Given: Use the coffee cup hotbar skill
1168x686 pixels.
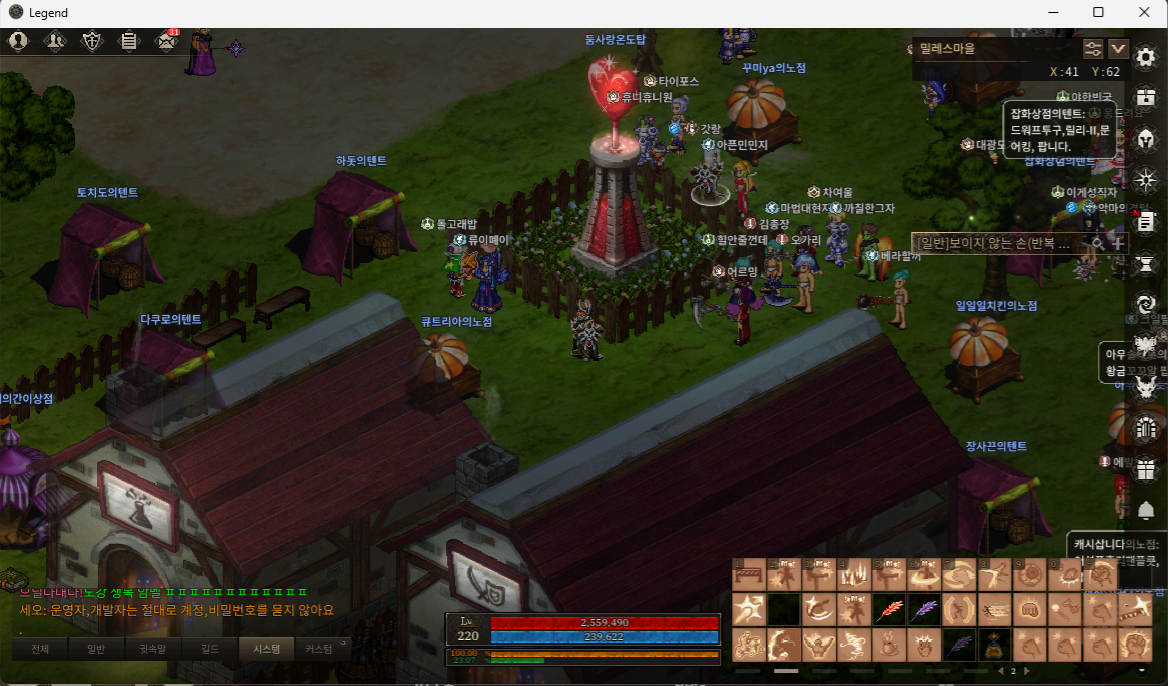Looking at the screenshot, I should [x=885, y=643].
